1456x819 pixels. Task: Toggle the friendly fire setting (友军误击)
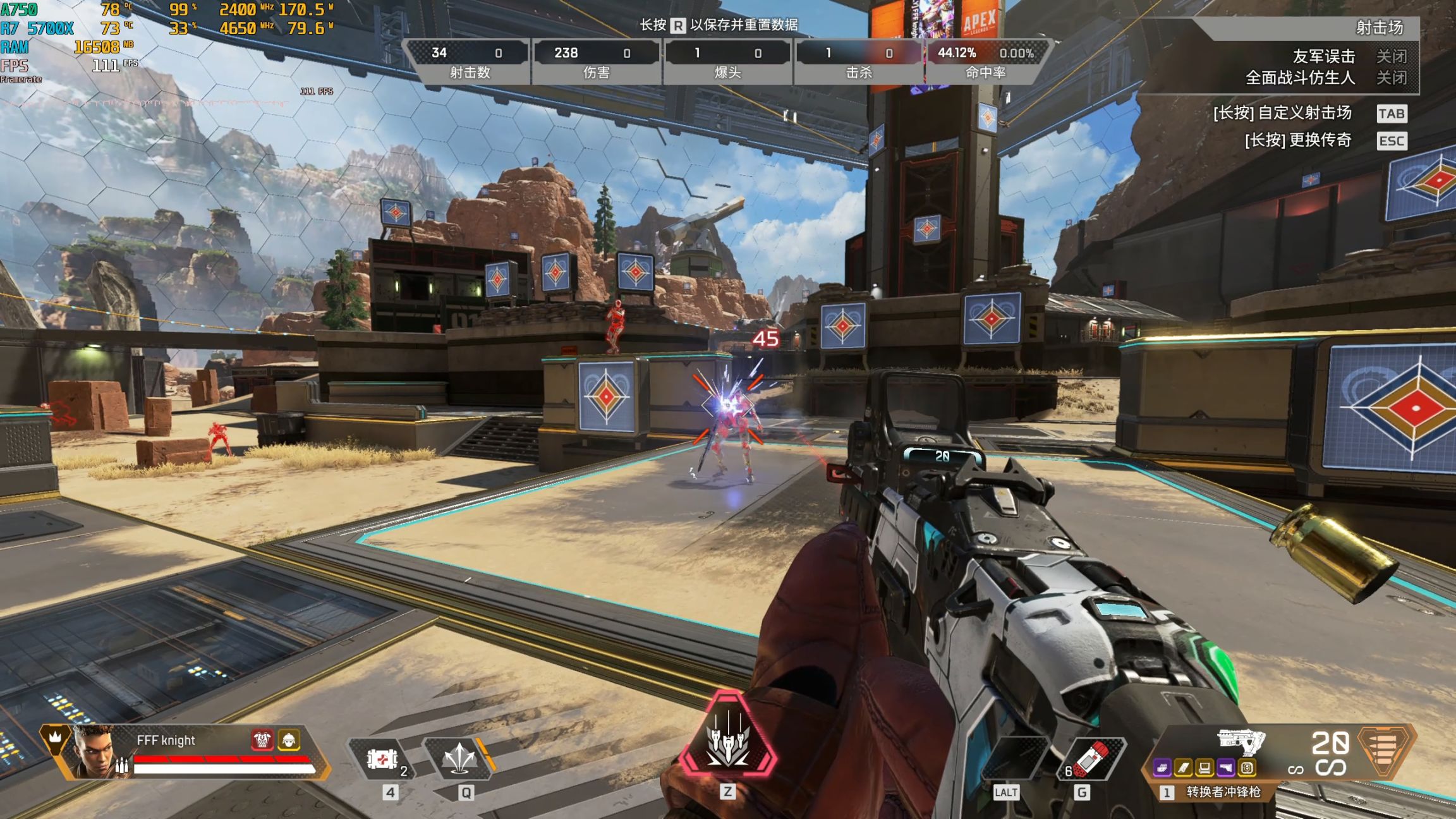pyautogui.click(x=1392, y=57)
